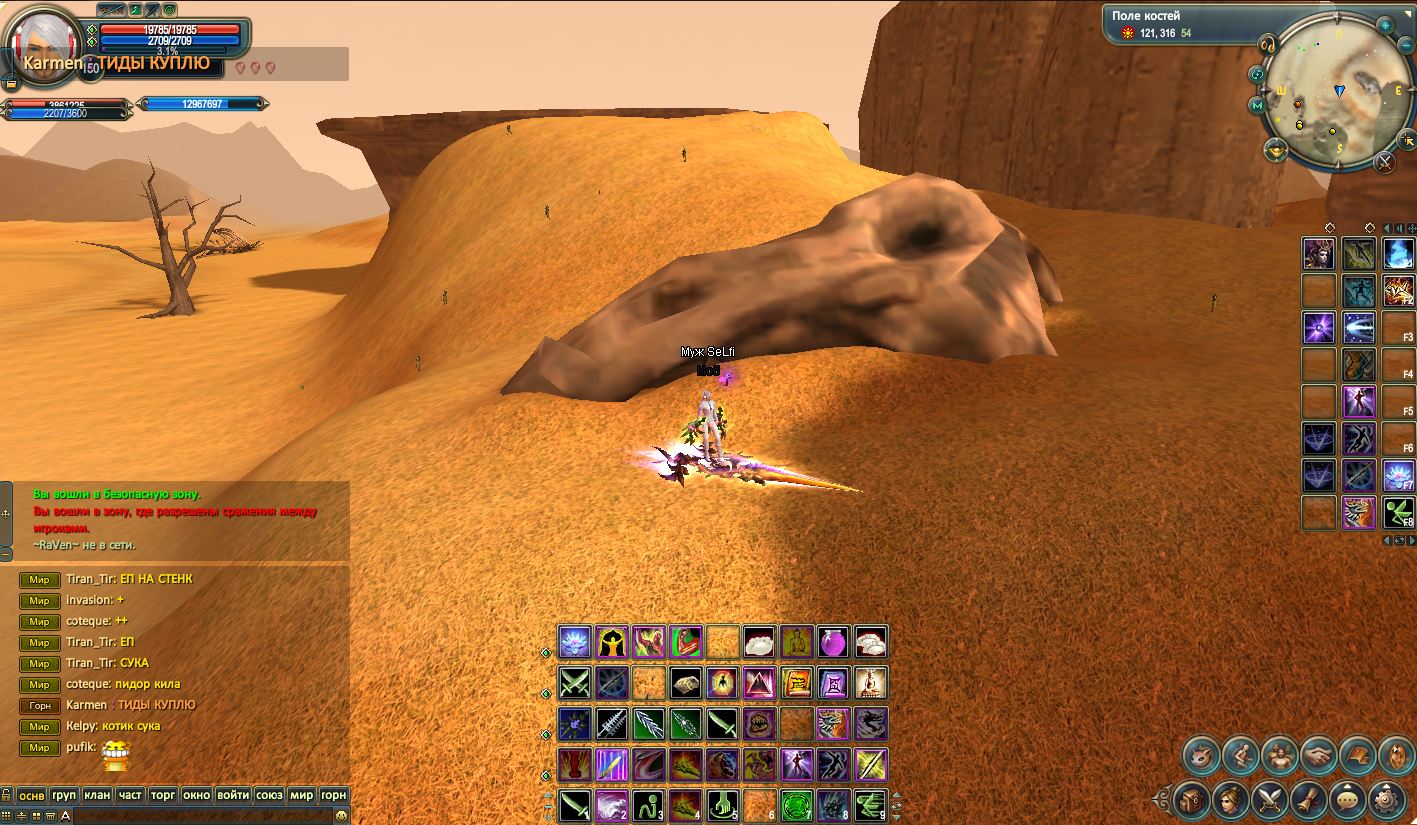
Task: Click the handshake social menu button
Action: point(1318,756)
